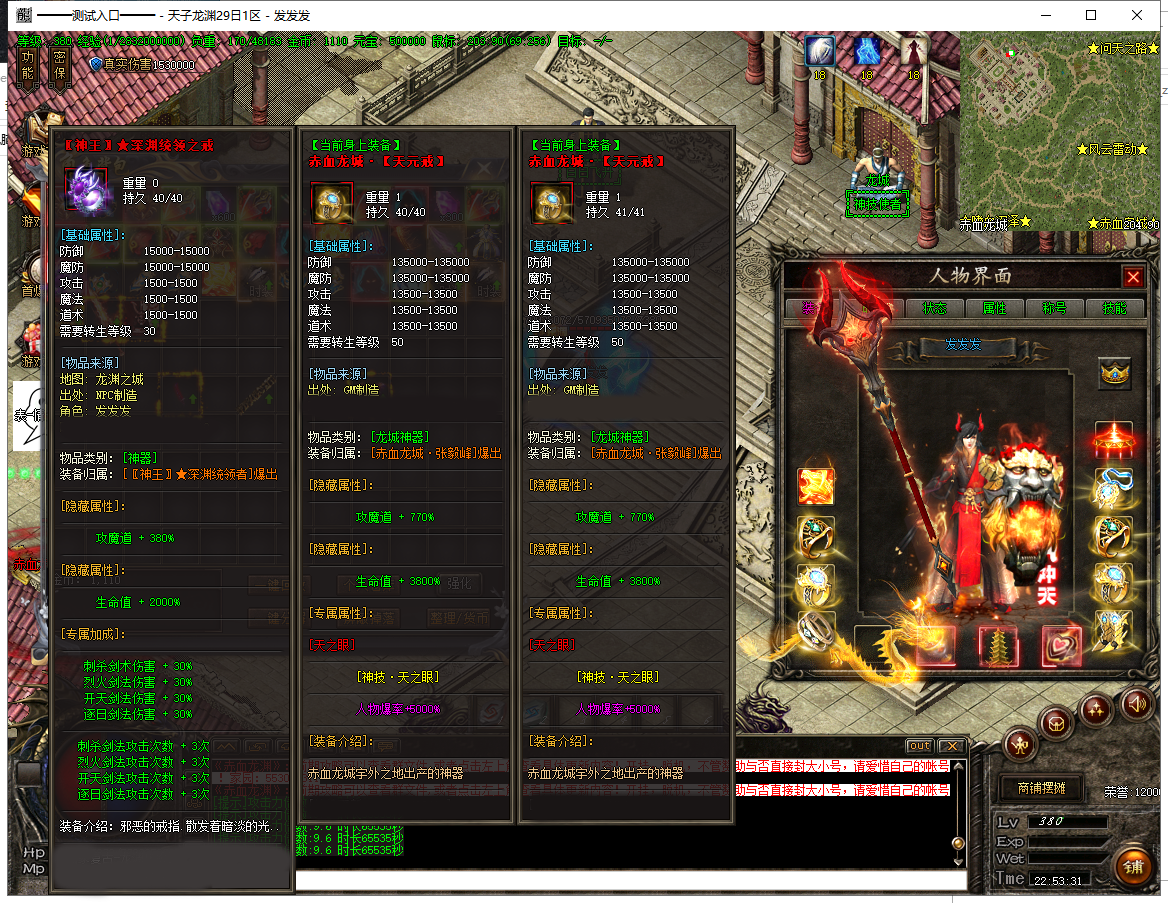Open the 商铺摆摊 stall button
Screen dimensions: 1168x903
click(1041, 788)
